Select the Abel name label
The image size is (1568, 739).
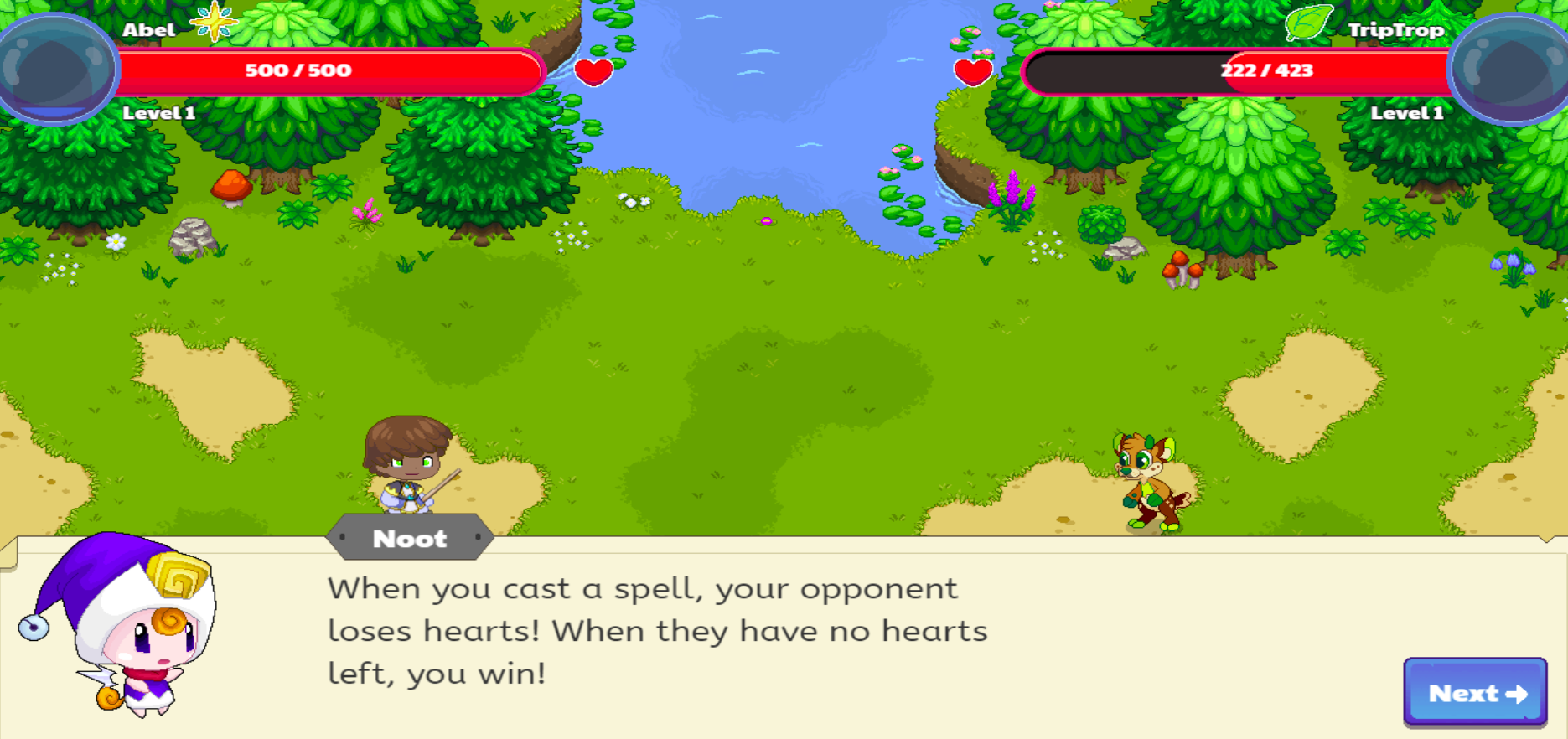151,28
